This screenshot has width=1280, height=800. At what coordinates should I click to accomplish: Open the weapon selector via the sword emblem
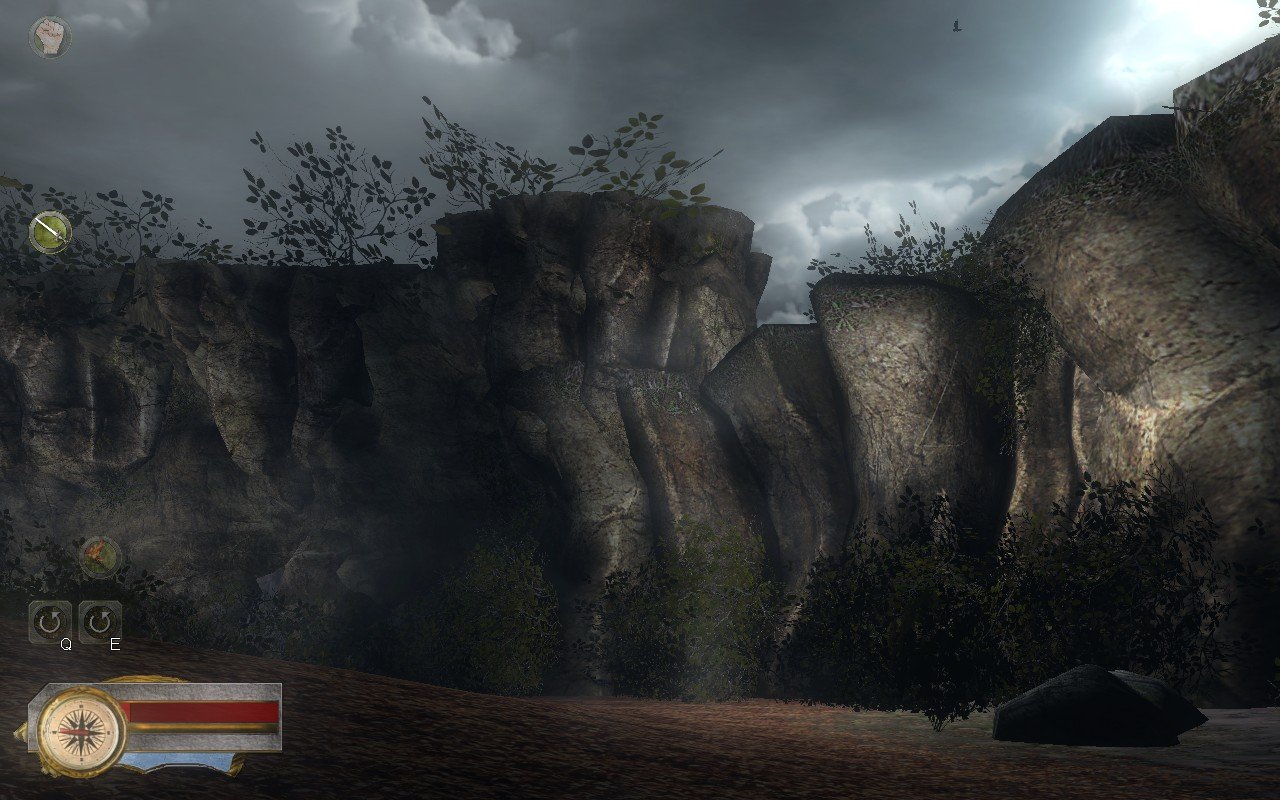48,232
